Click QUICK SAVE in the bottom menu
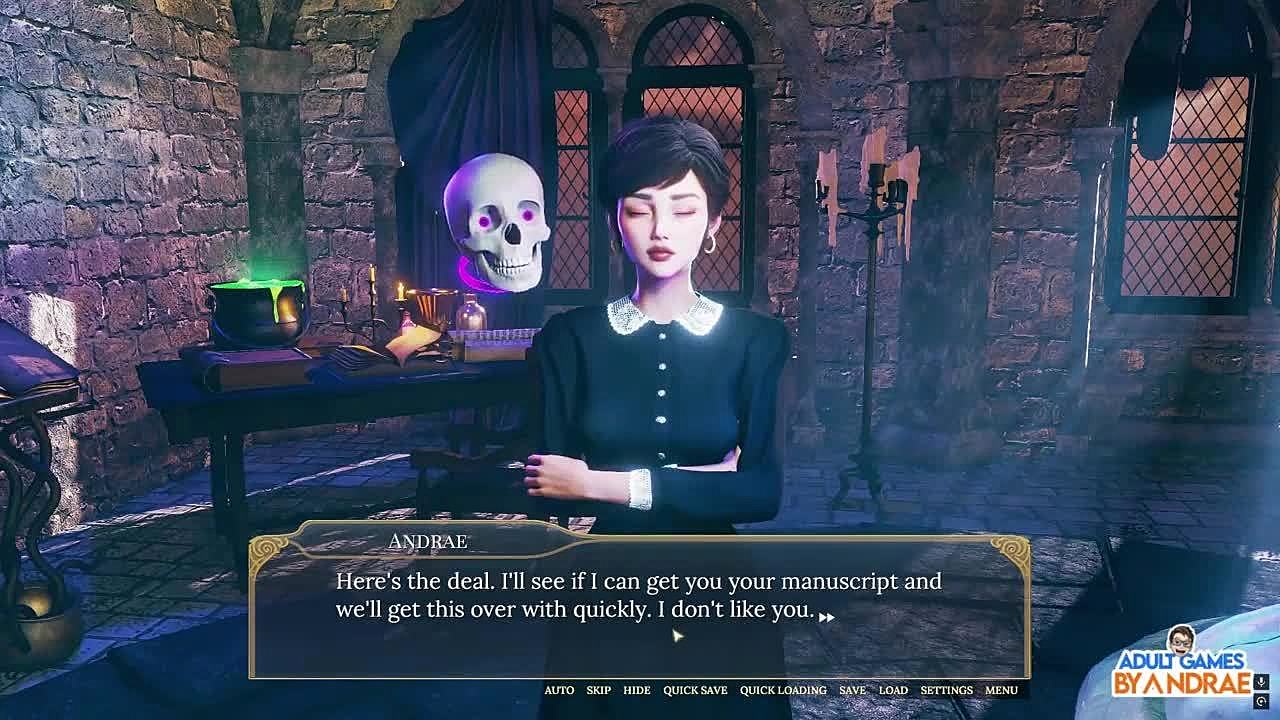This screenshot has width=1280, height=720. click(x=695, y=690)
